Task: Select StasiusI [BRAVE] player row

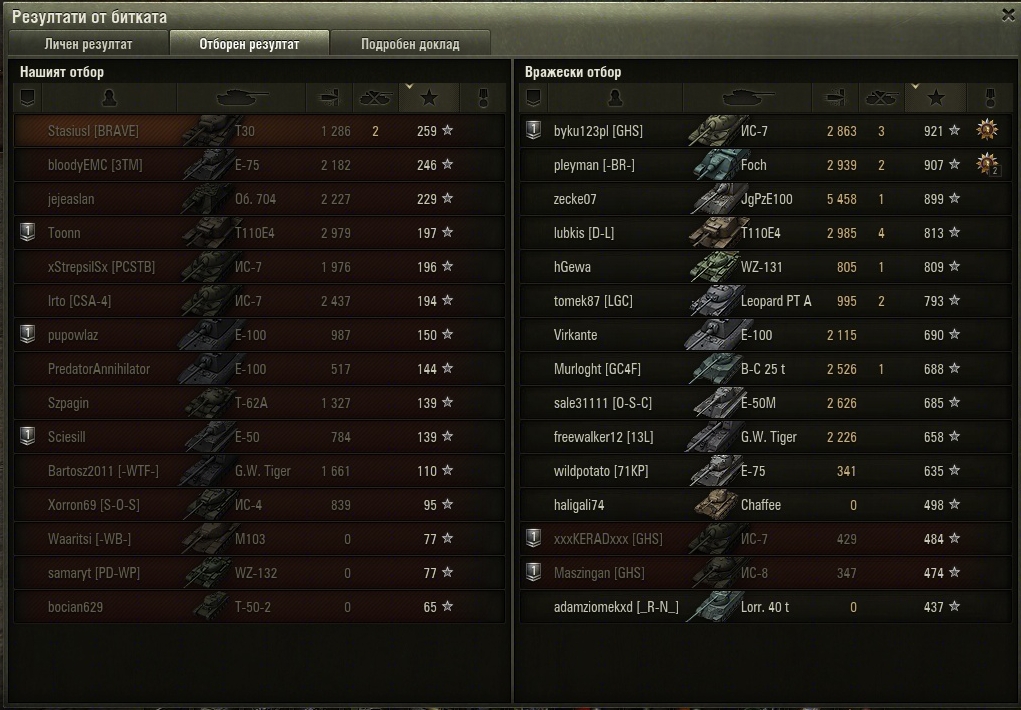Action: pos(260,131)
